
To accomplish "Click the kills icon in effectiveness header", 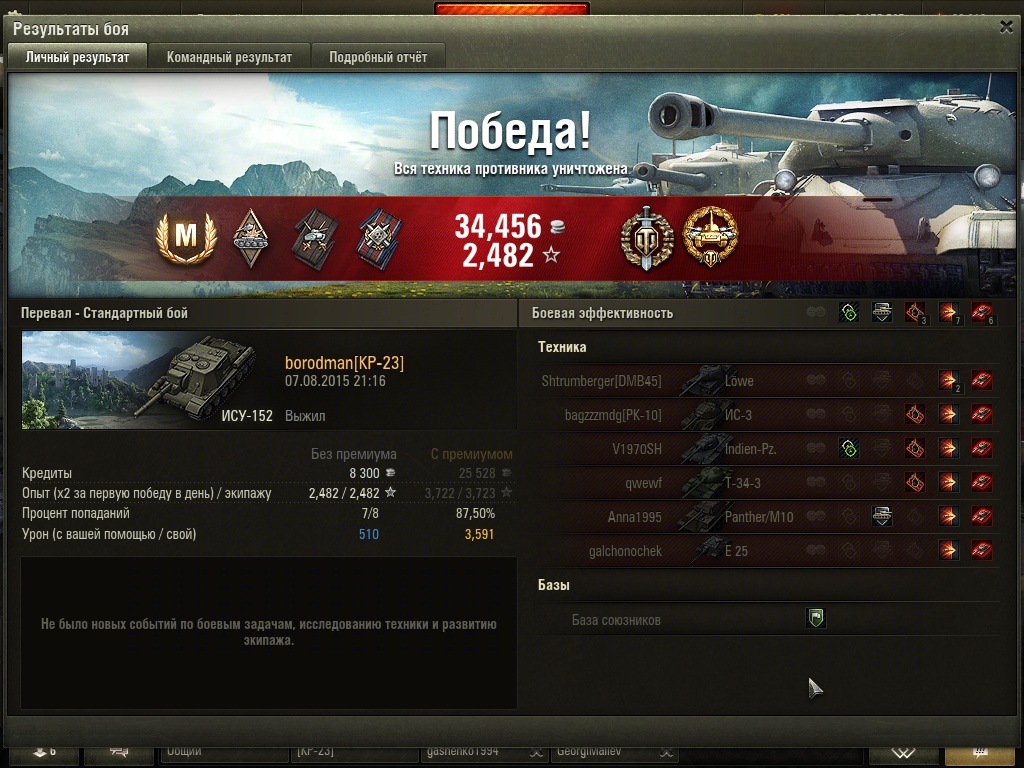I will 982,313.
